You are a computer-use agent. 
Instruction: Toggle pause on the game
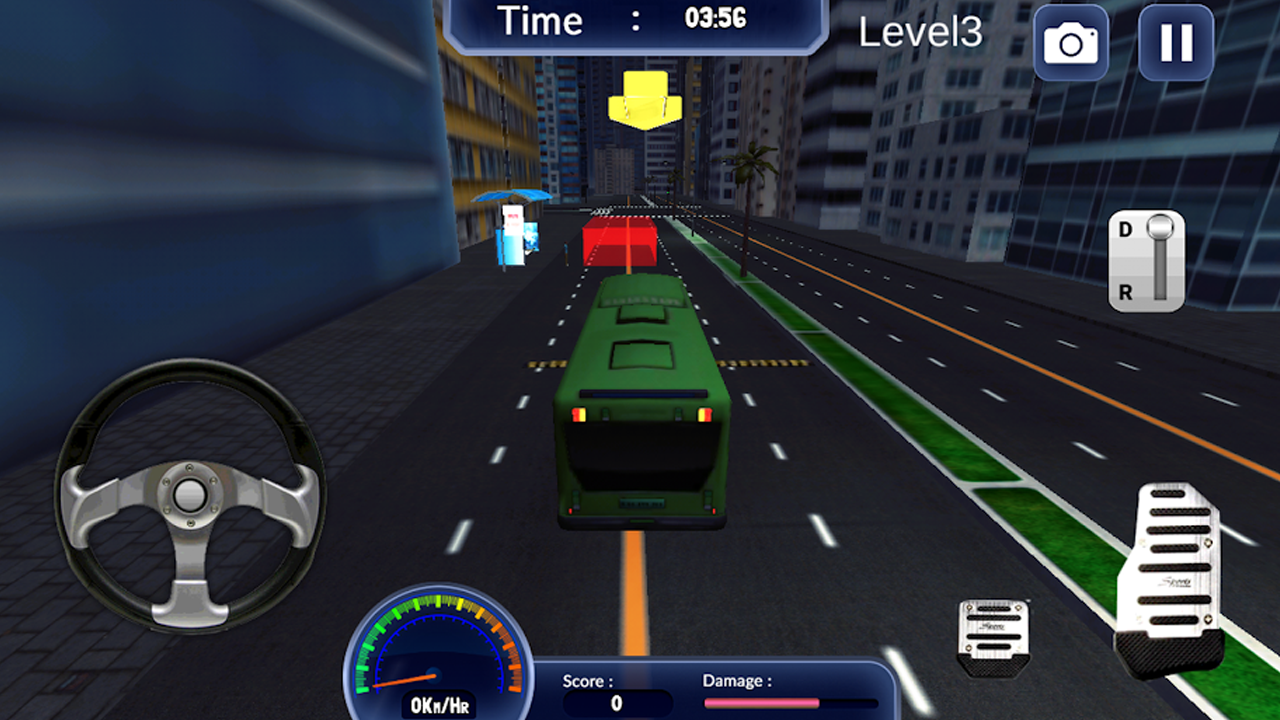(1175, 44)
